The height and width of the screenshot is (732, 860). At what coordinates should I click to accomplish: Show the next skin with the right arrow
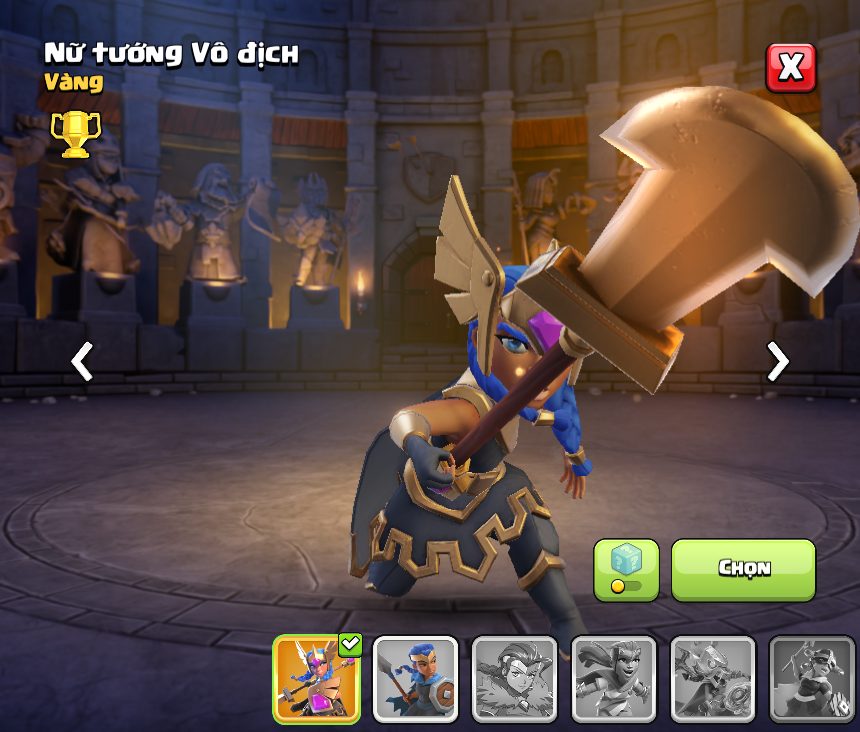(x=777, y=362)
